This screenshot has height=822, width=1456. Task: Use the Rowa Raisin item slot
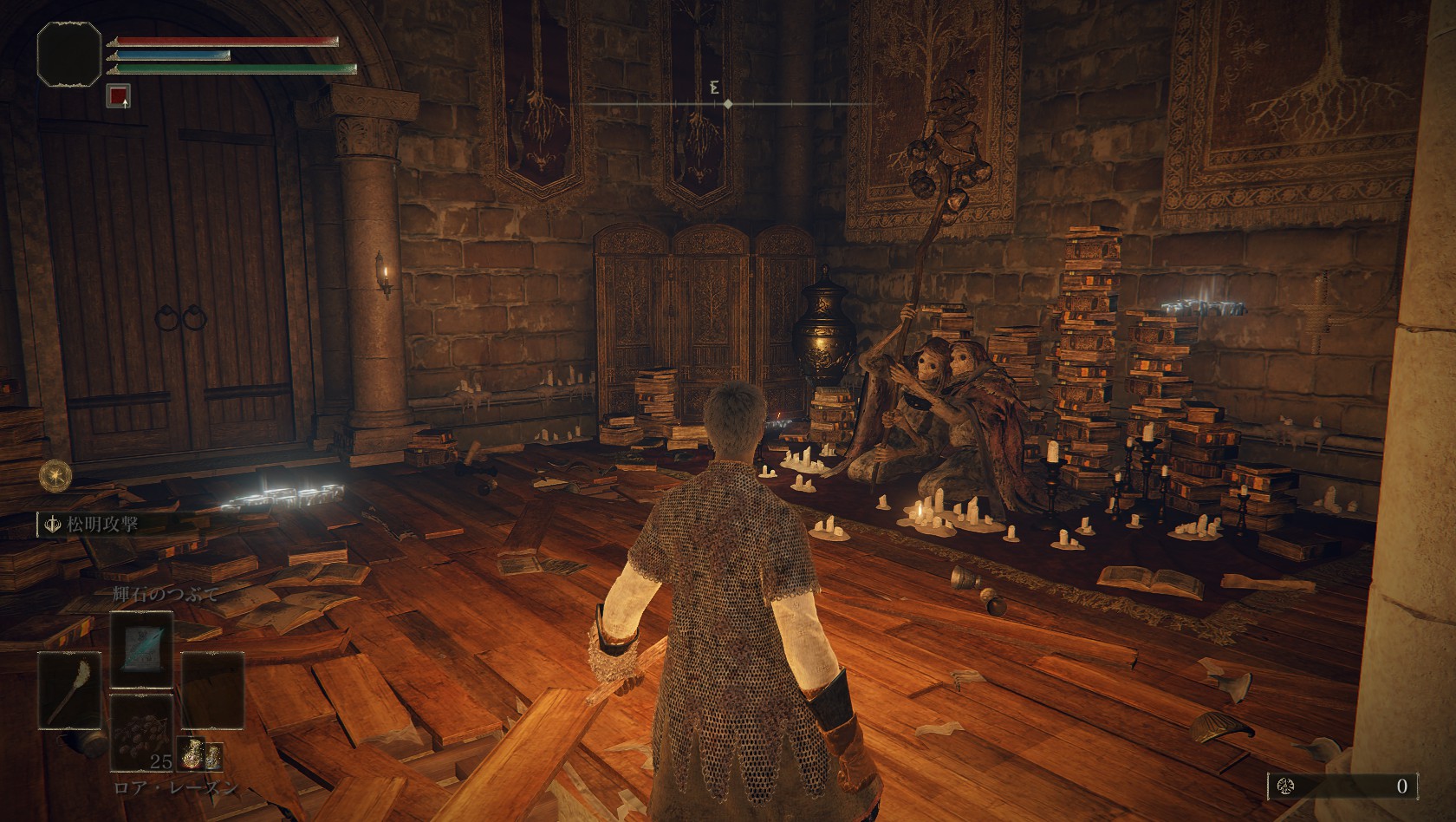coord(141,733)
